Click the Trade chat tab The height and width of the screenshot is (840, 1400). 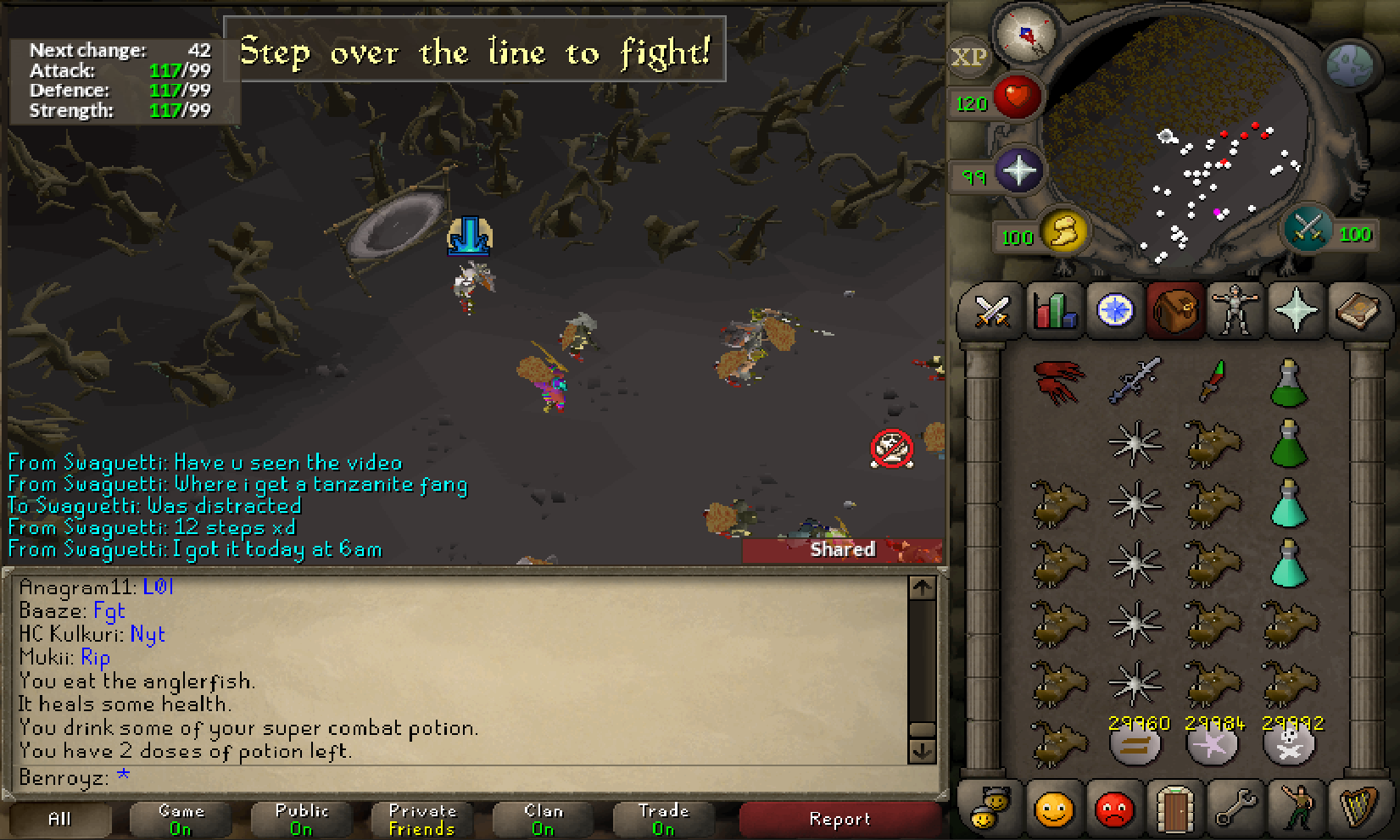[x=663, y=819]
